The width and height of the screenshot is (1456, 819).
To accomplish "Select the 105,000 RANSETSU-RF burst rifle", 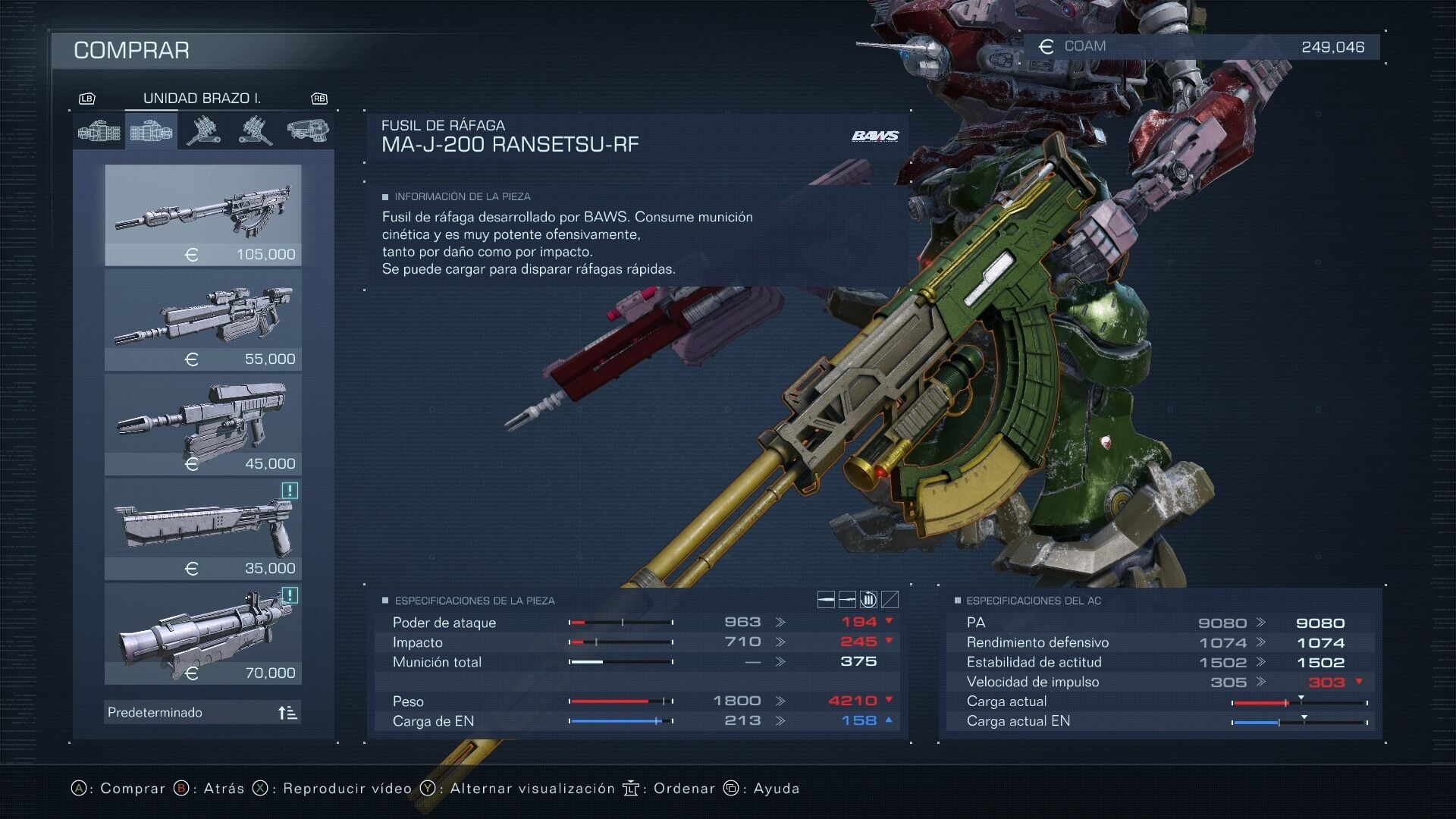I will point(202,215).
